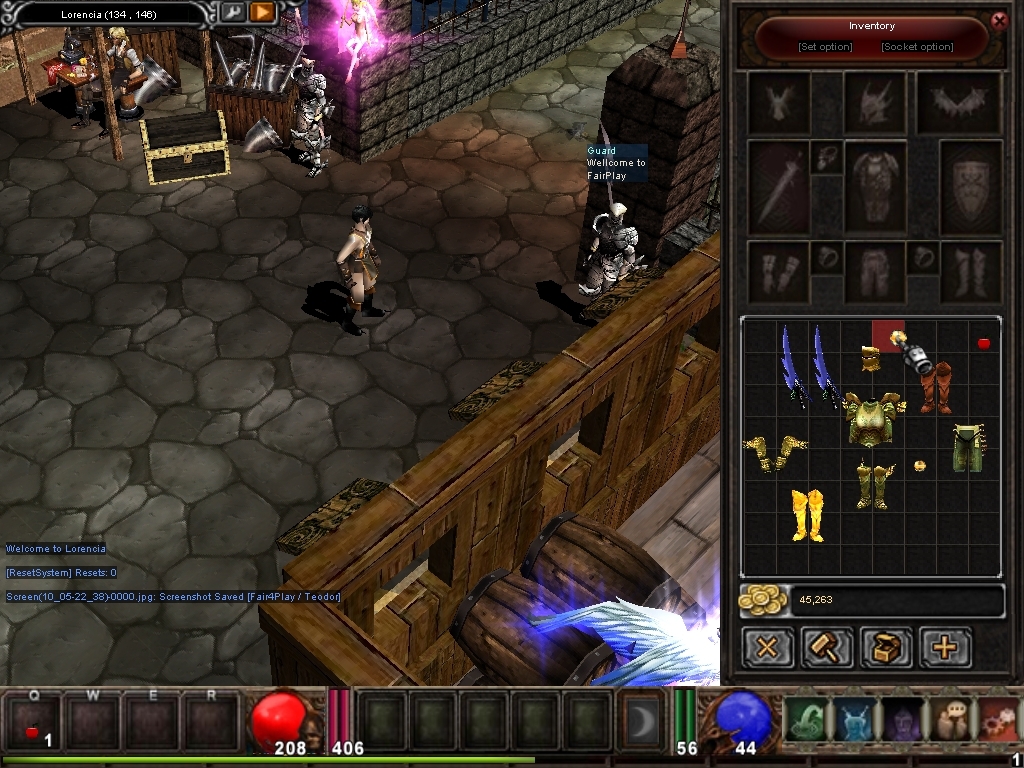Open the treasure chest store button

886,647
